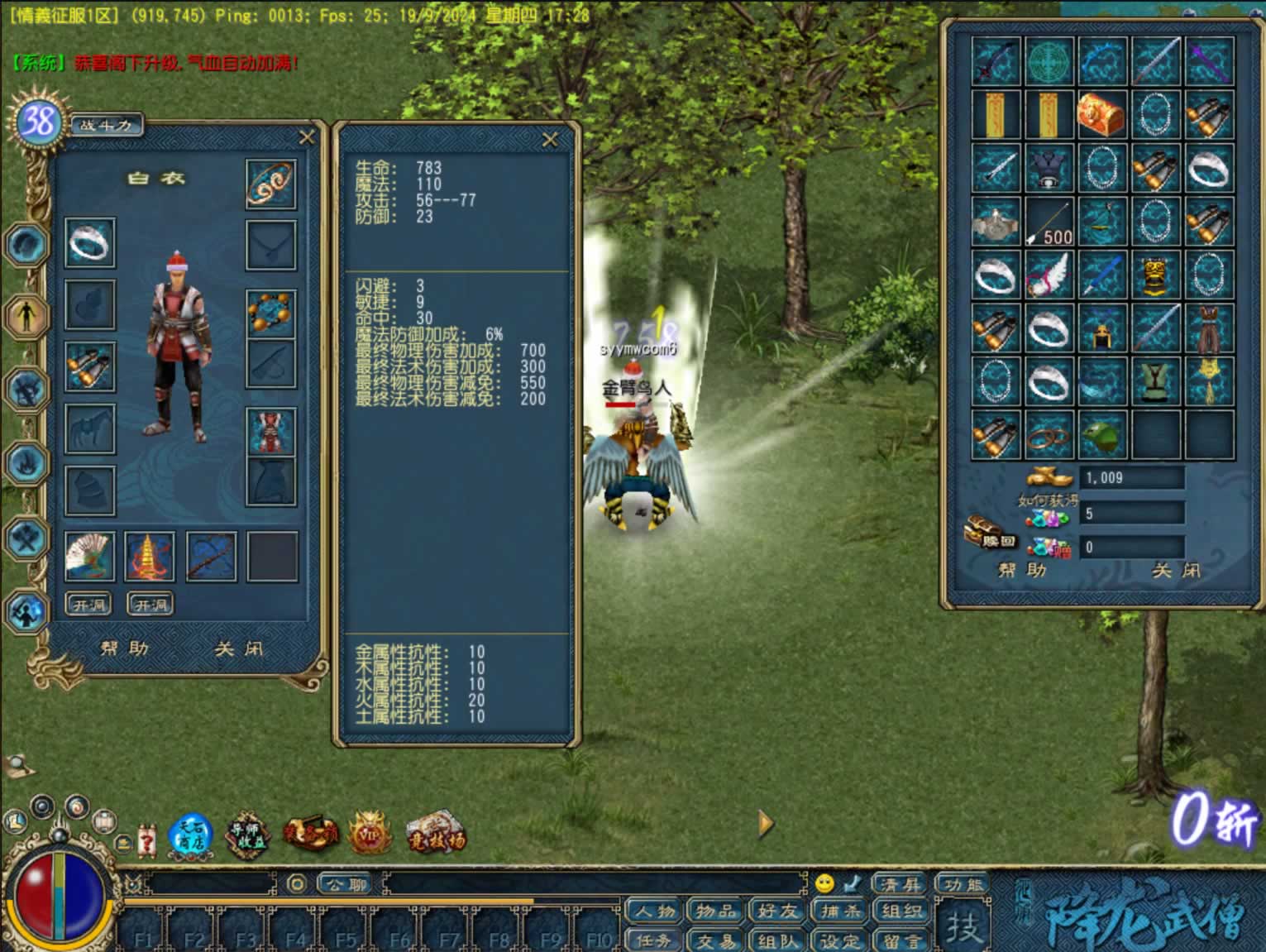Open the 设定 settings menu
The width and height of the screenshot is (1266, 952).
click(839, 940)
